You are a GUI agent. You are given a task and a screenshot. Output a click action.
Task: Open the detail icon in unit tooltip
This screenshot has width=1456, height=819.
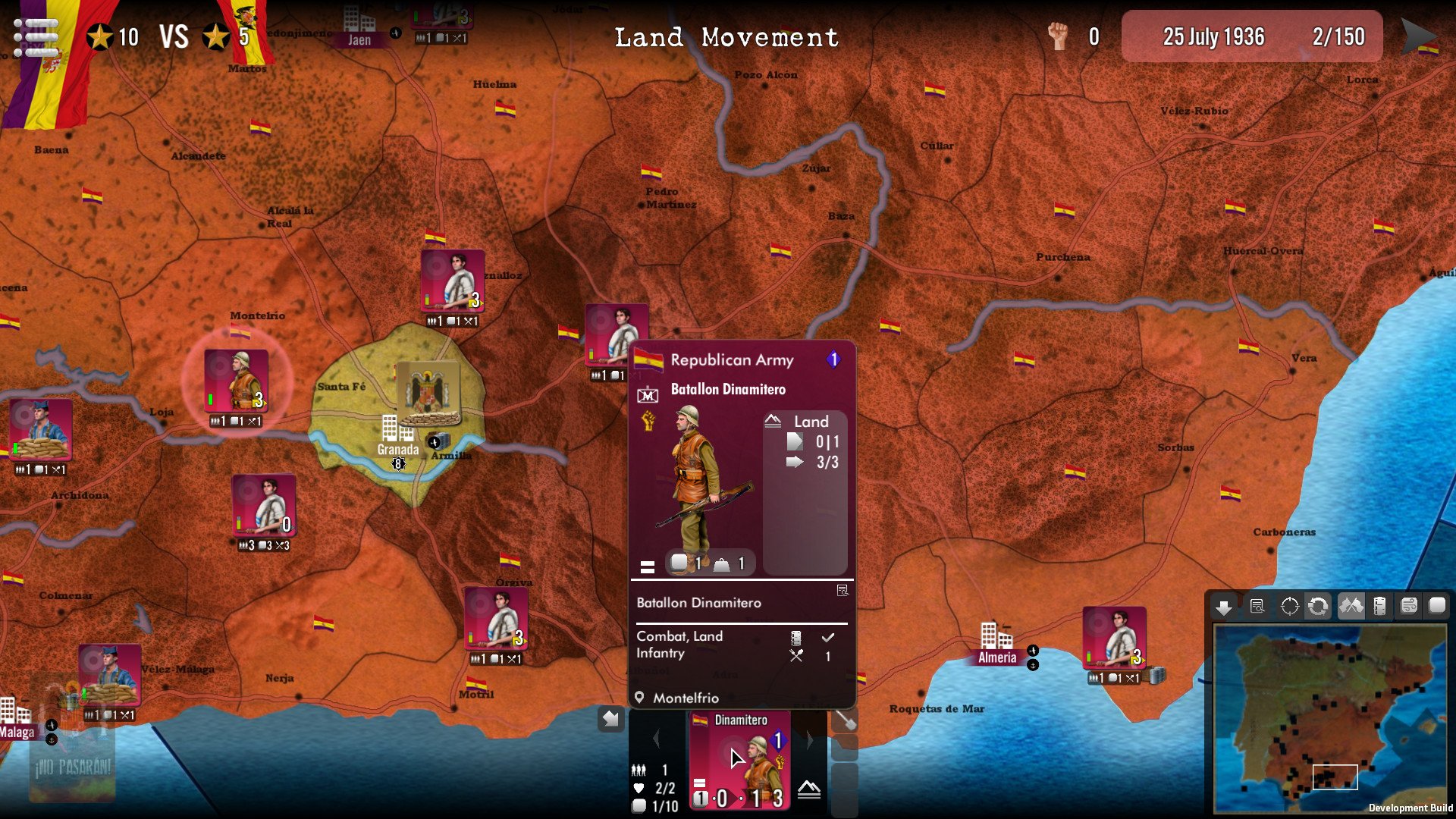tap(842, 591)
